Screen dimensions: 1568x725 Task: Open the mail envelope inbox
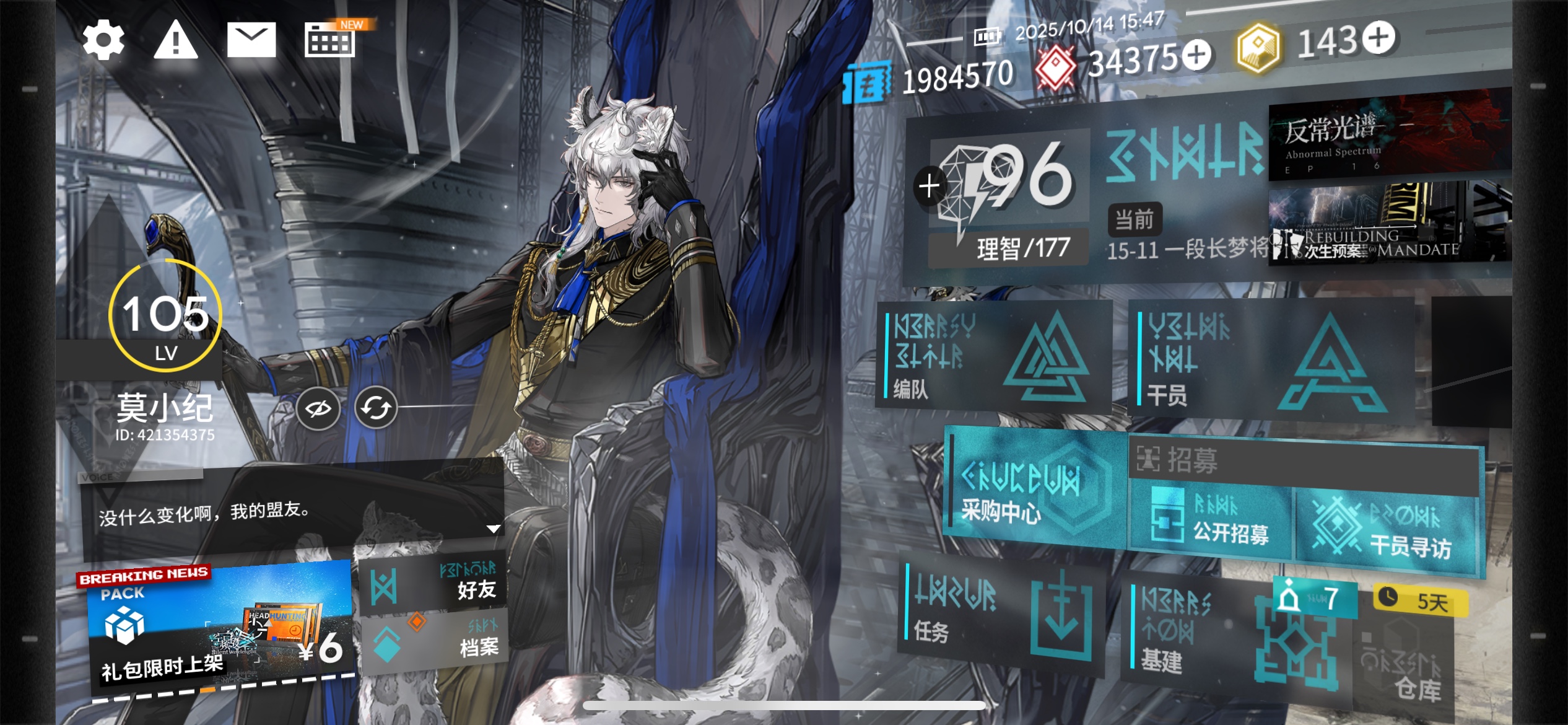pyautogui.click(x=251, y=40)
